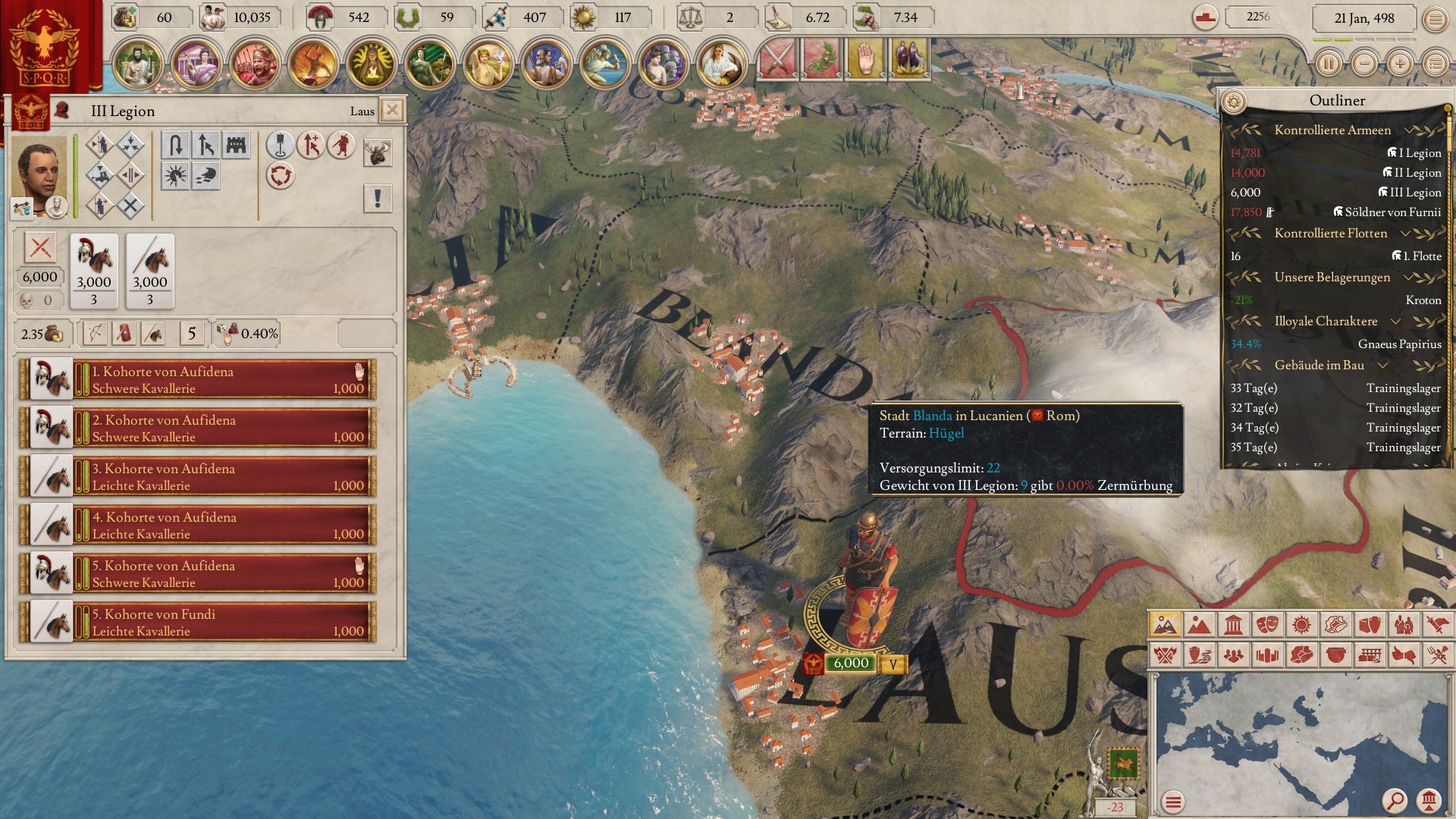
Task: Collapse the Kontrollierte Flotten section
Action: click(x=1405, y=234)
